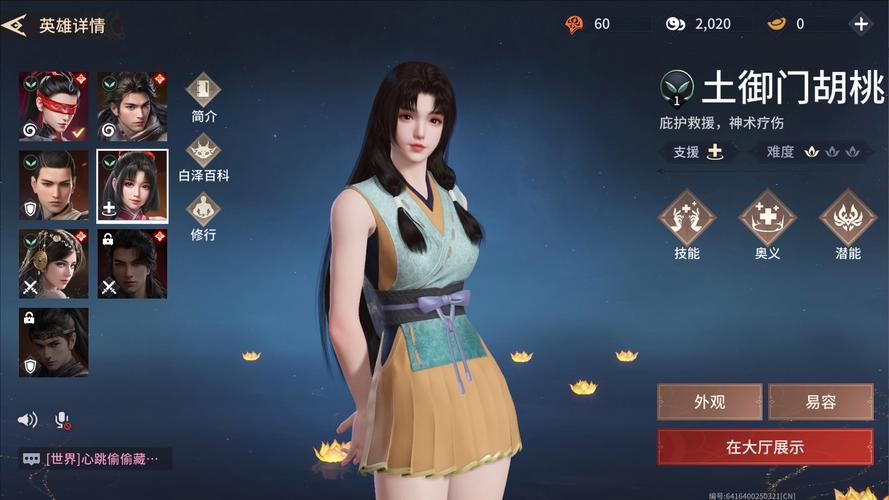
Task: Click the 易容 disguise button
Action: (x=820, y=402)
